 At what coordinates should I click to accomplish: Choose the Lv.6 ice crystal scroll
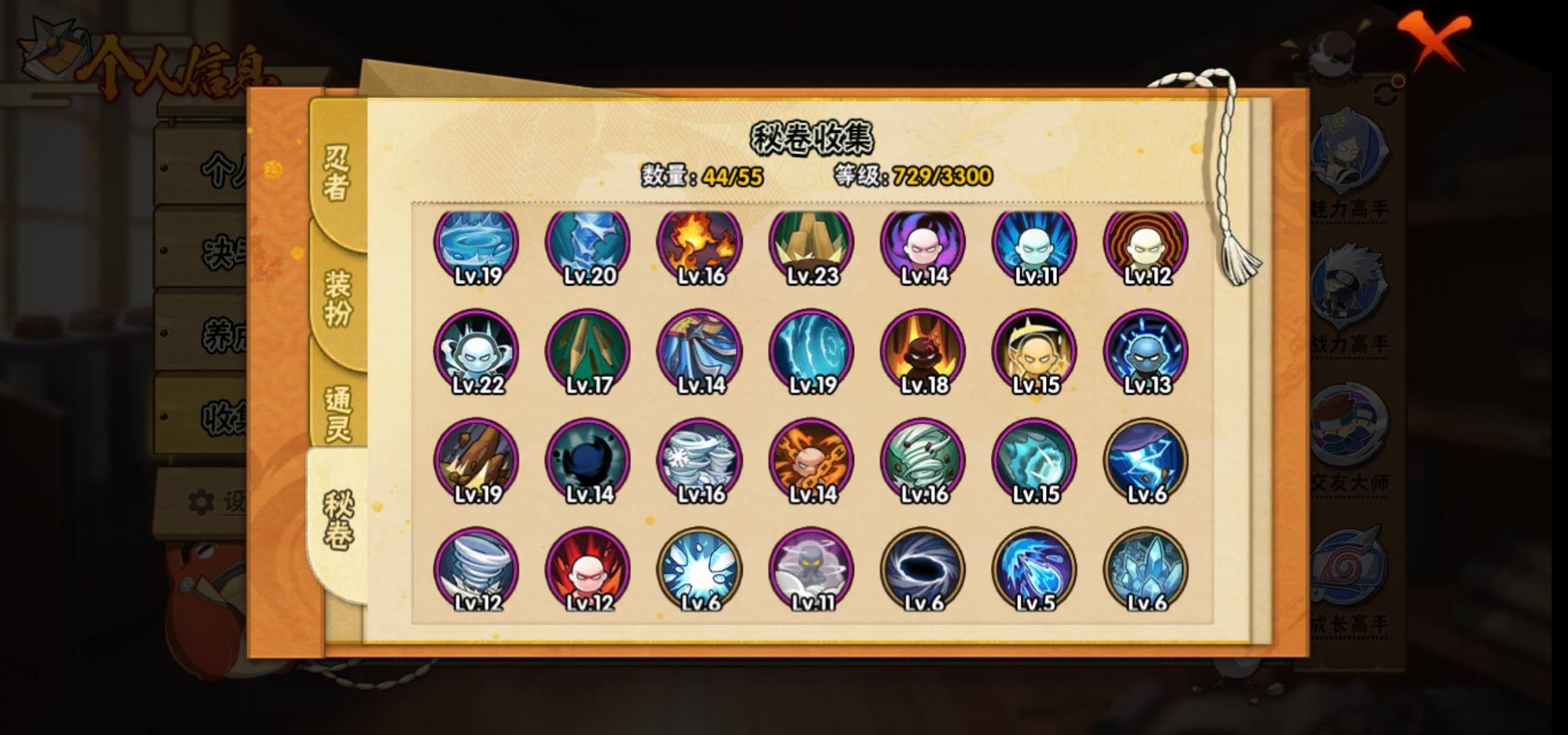[1145, 570]
